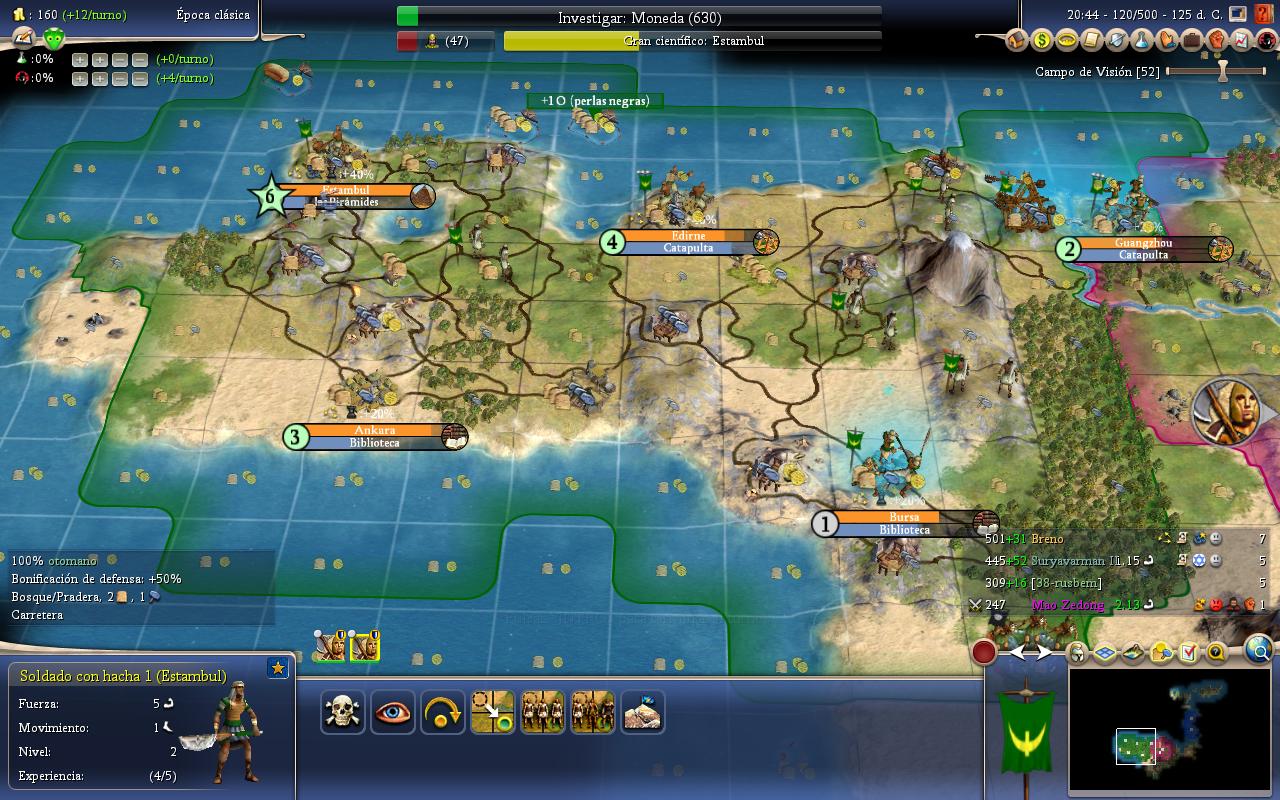Viewport: 1280px width, 800px height.
Task: Open the research bar showing Moneda
Action: pyautogui.click(x=639, y=17)
